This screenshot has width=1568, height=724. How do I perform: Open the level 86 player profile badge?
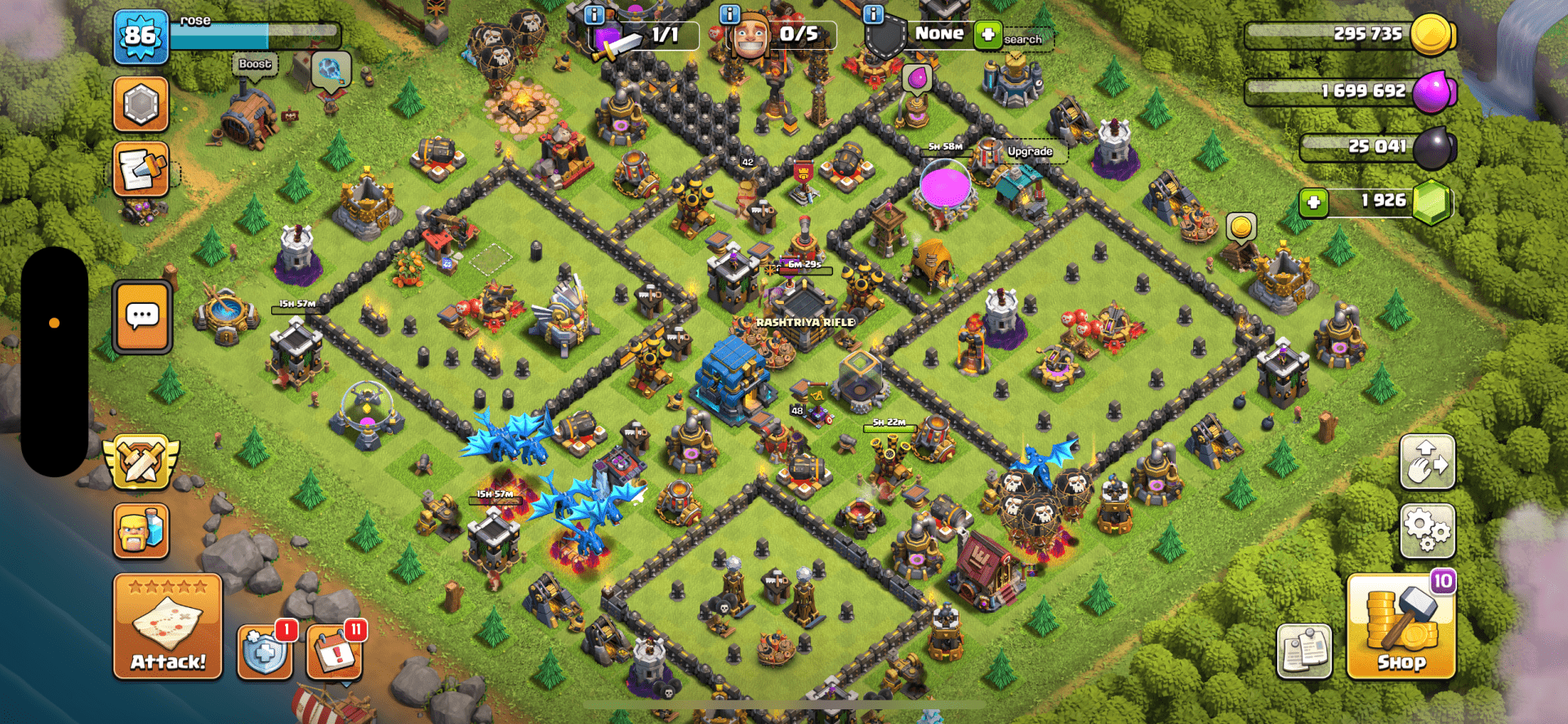(x=140, y=37)
